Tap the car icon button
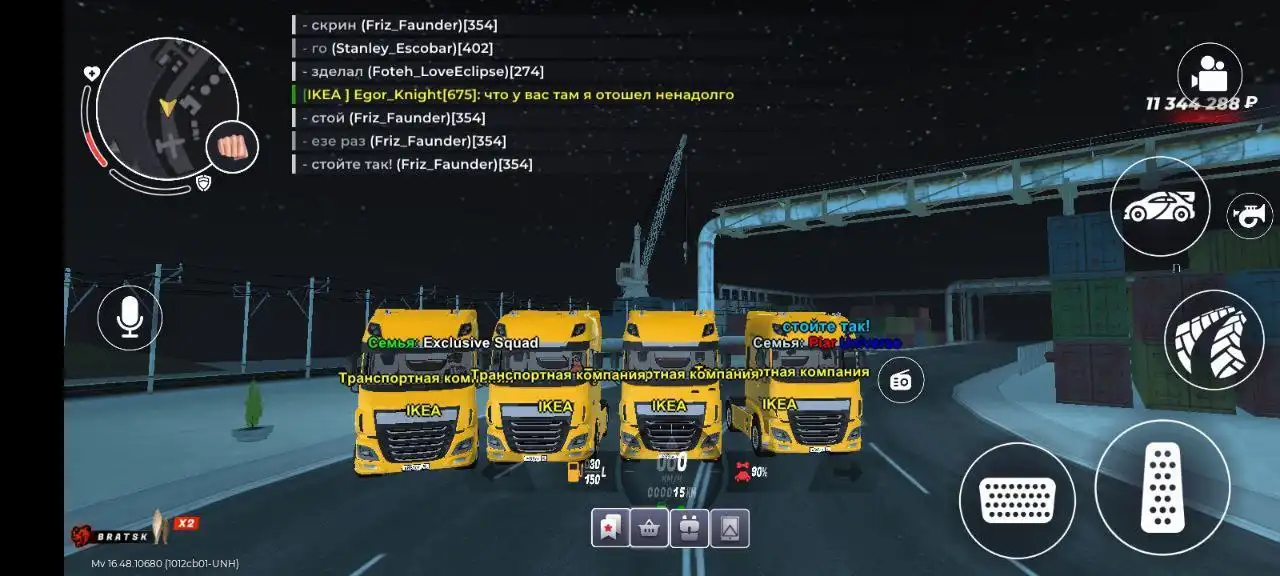The height and width of the screenshot is (576, 1280). [1160, 206]
